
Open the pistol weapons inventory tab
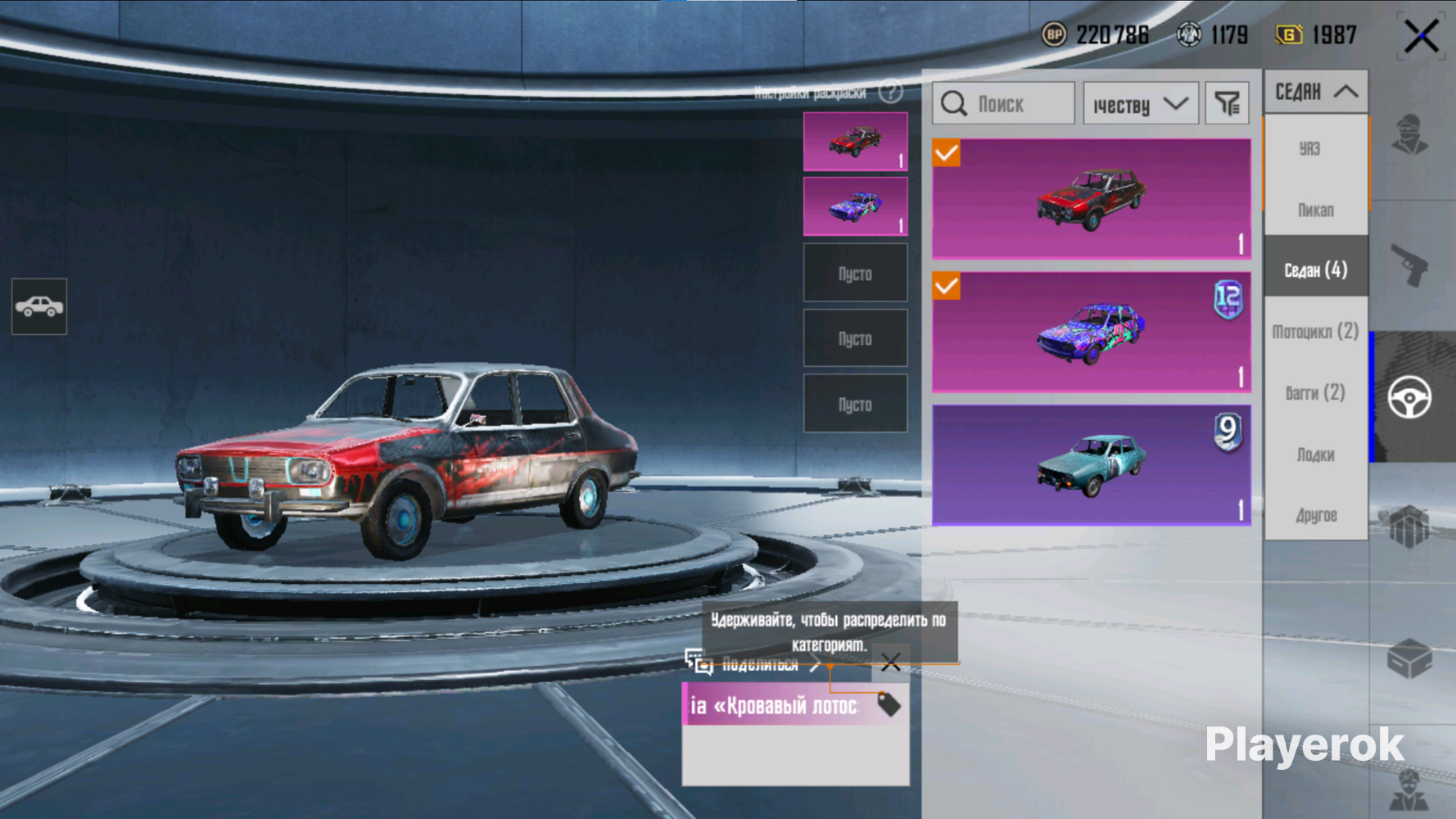pyautogui.click(x=1410, y=266)
